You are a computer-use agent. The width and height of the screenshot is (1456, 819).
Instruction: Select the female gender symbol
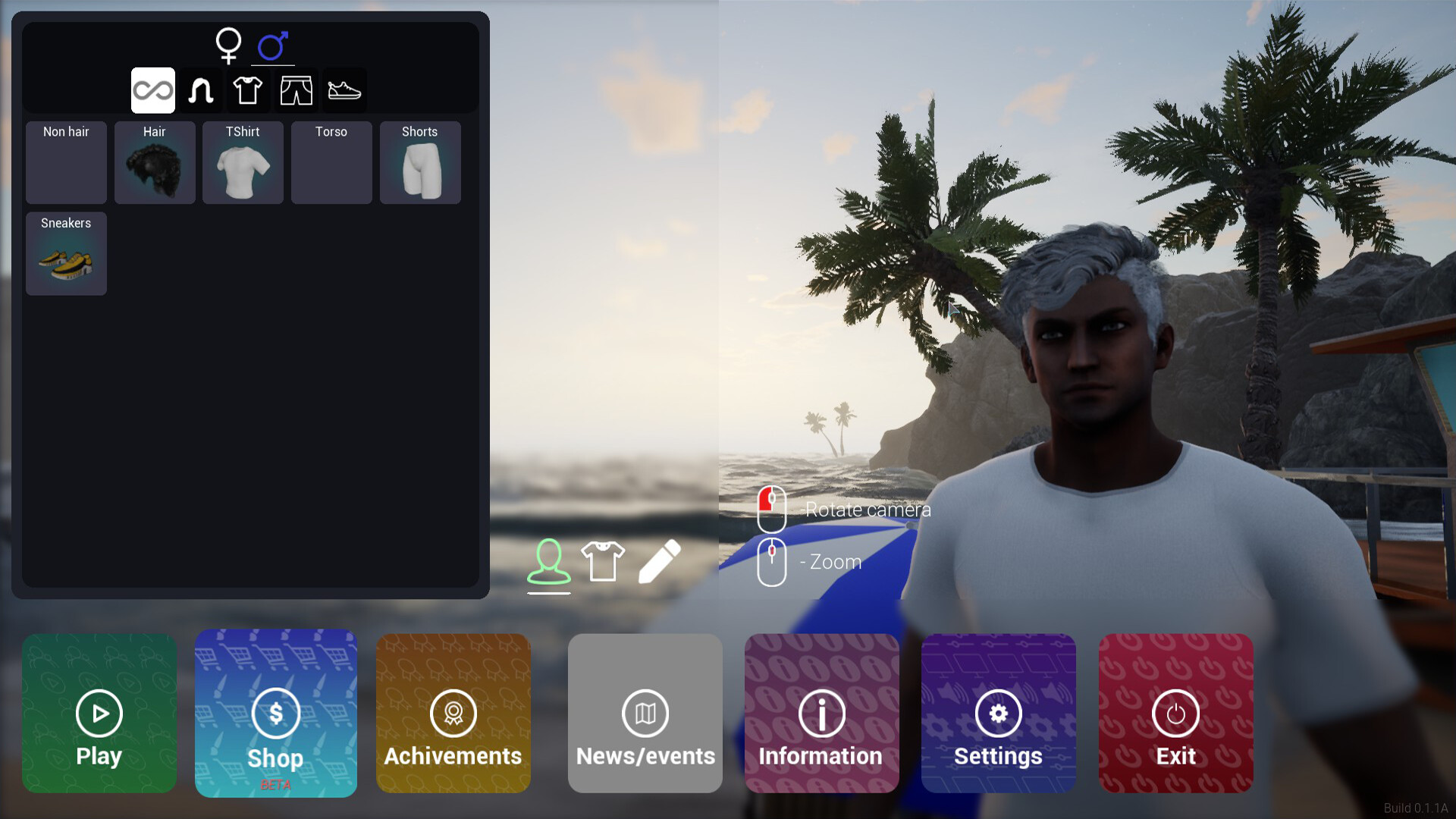228,45
